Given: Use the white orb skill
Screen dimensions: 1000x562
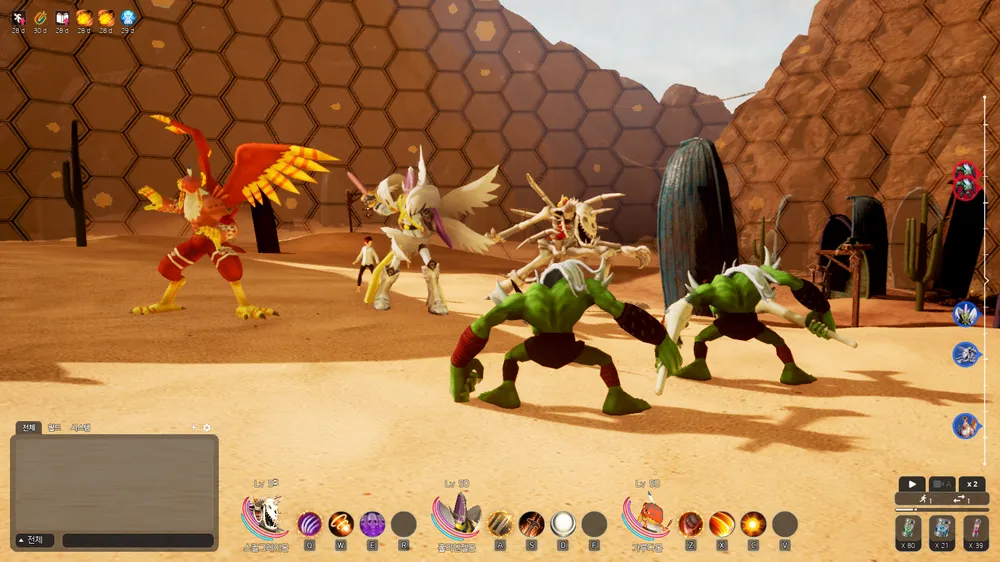Looking at the screenshot, I should pos(562,523).
